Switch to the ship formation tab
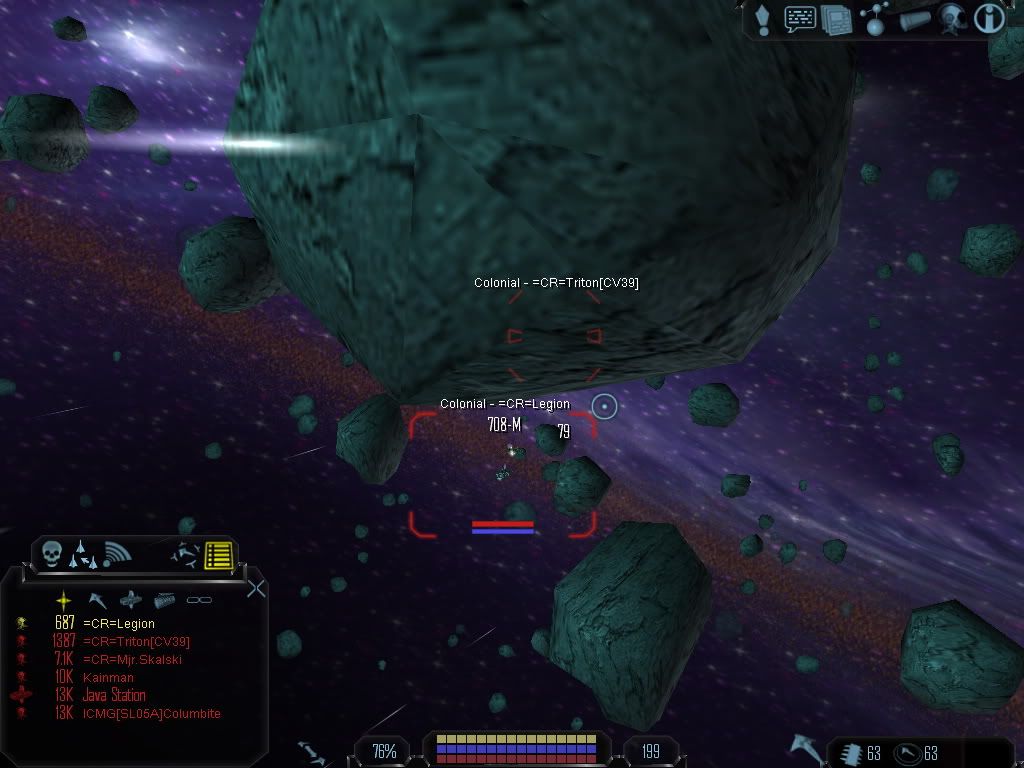 click(x=83, y=553)
